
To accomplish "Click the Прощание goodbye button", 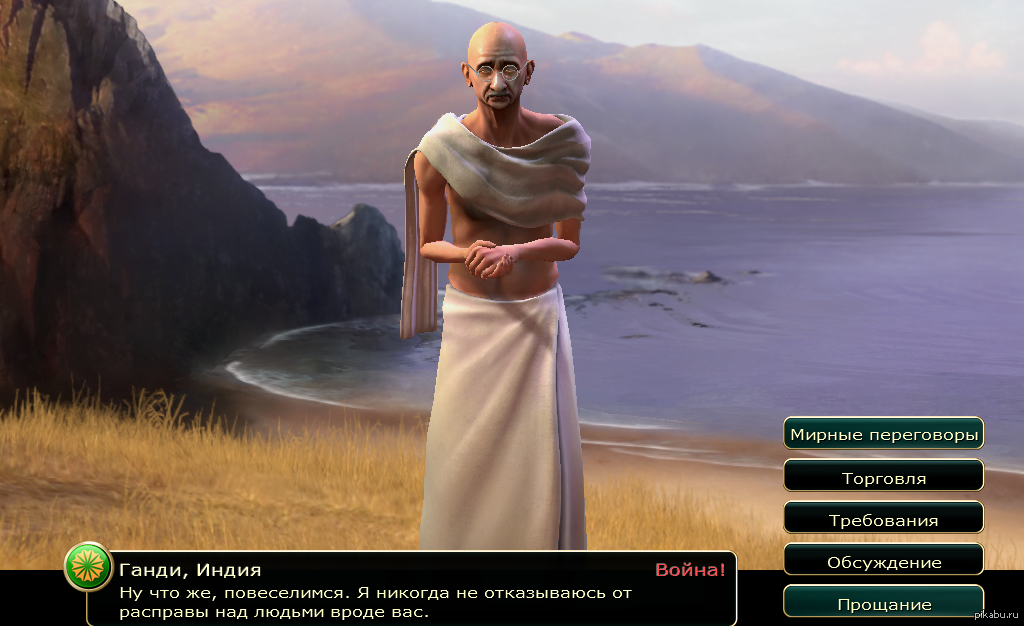I will pyautogui.click(x=883, y=603).
